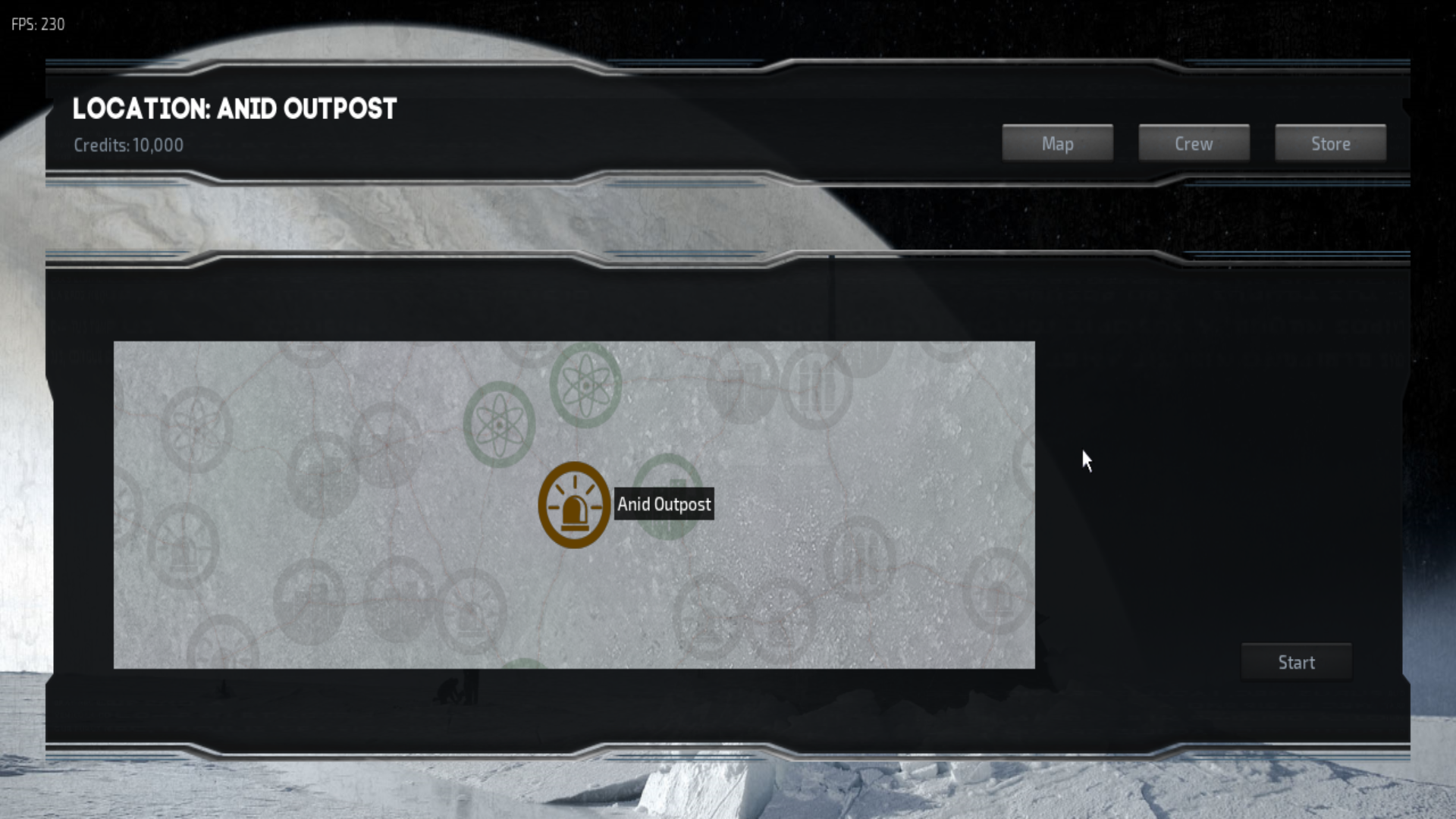Click the atom node in the upper-left map area

tap(196, 425)
